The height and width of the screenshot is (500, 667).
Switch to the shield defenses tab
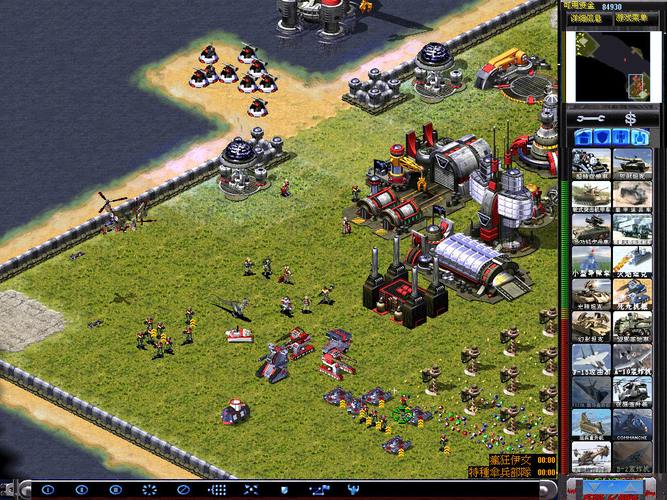pyautogui.click(x=604, y=137)
